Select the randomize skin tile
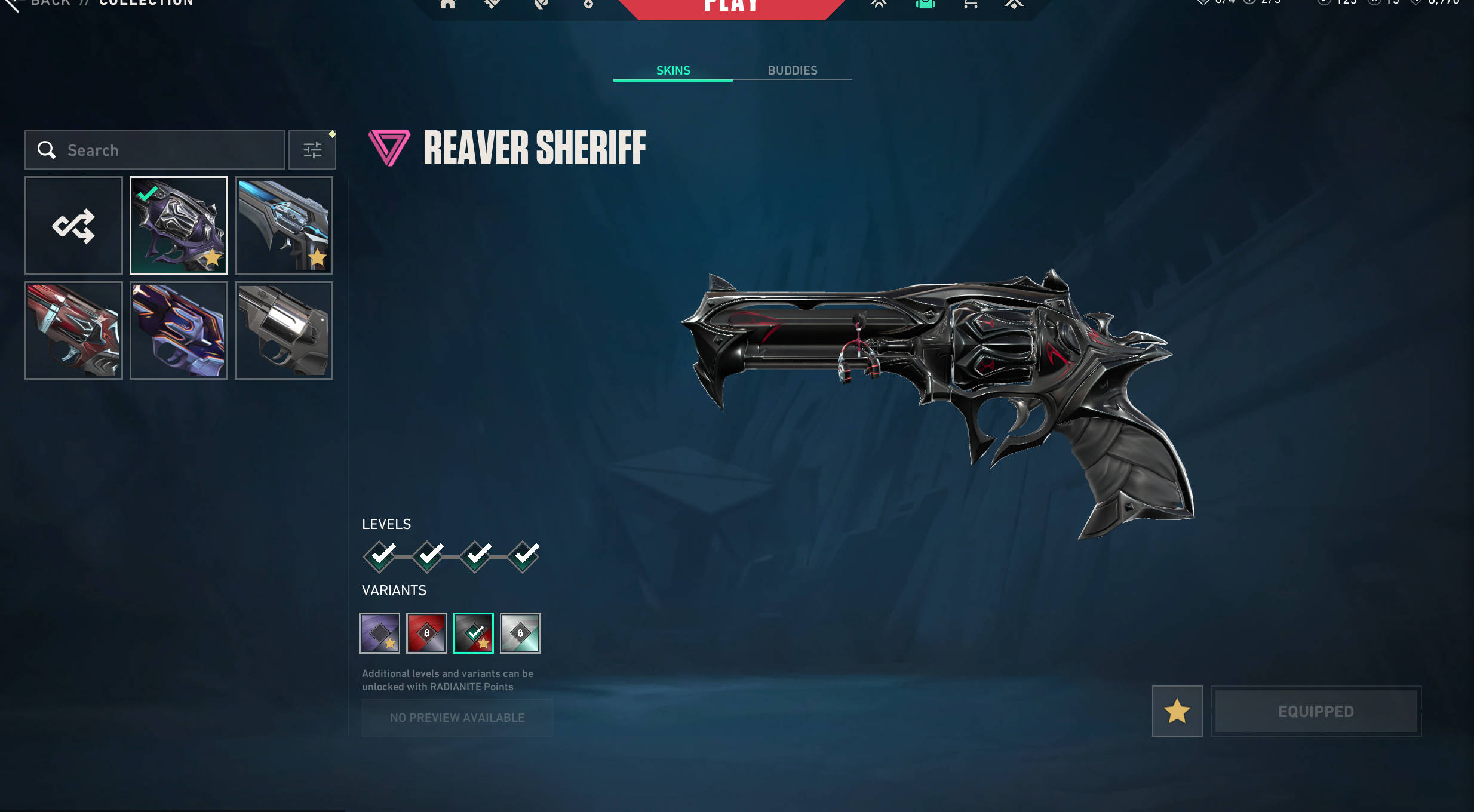This screenshot has height=812, width=1474. pos(73,225)
